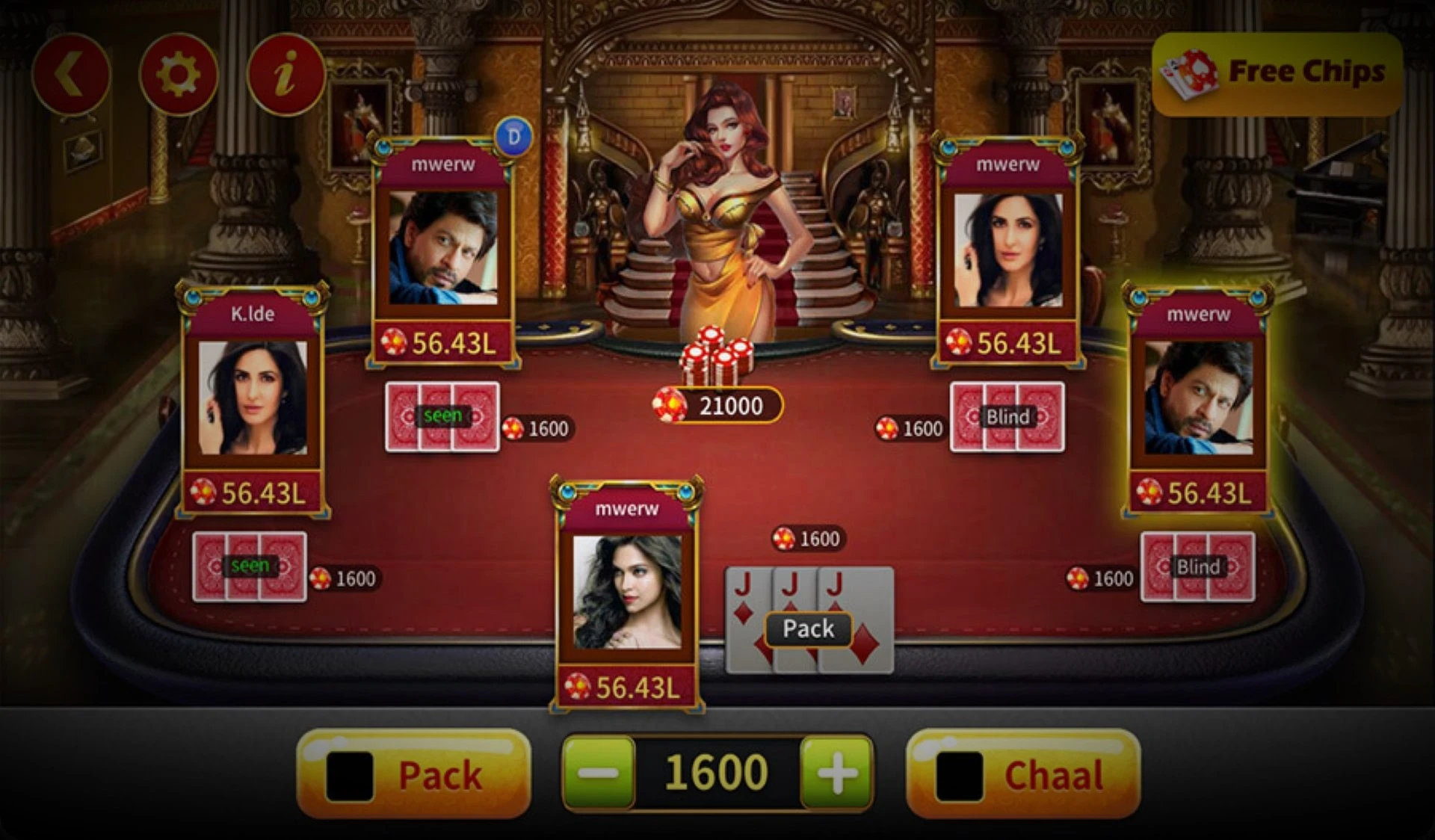This screenshot has height=840, width=1435.
Task: Tap the back arrow icon
Action: pyautogui.click(x=75, y=72)
